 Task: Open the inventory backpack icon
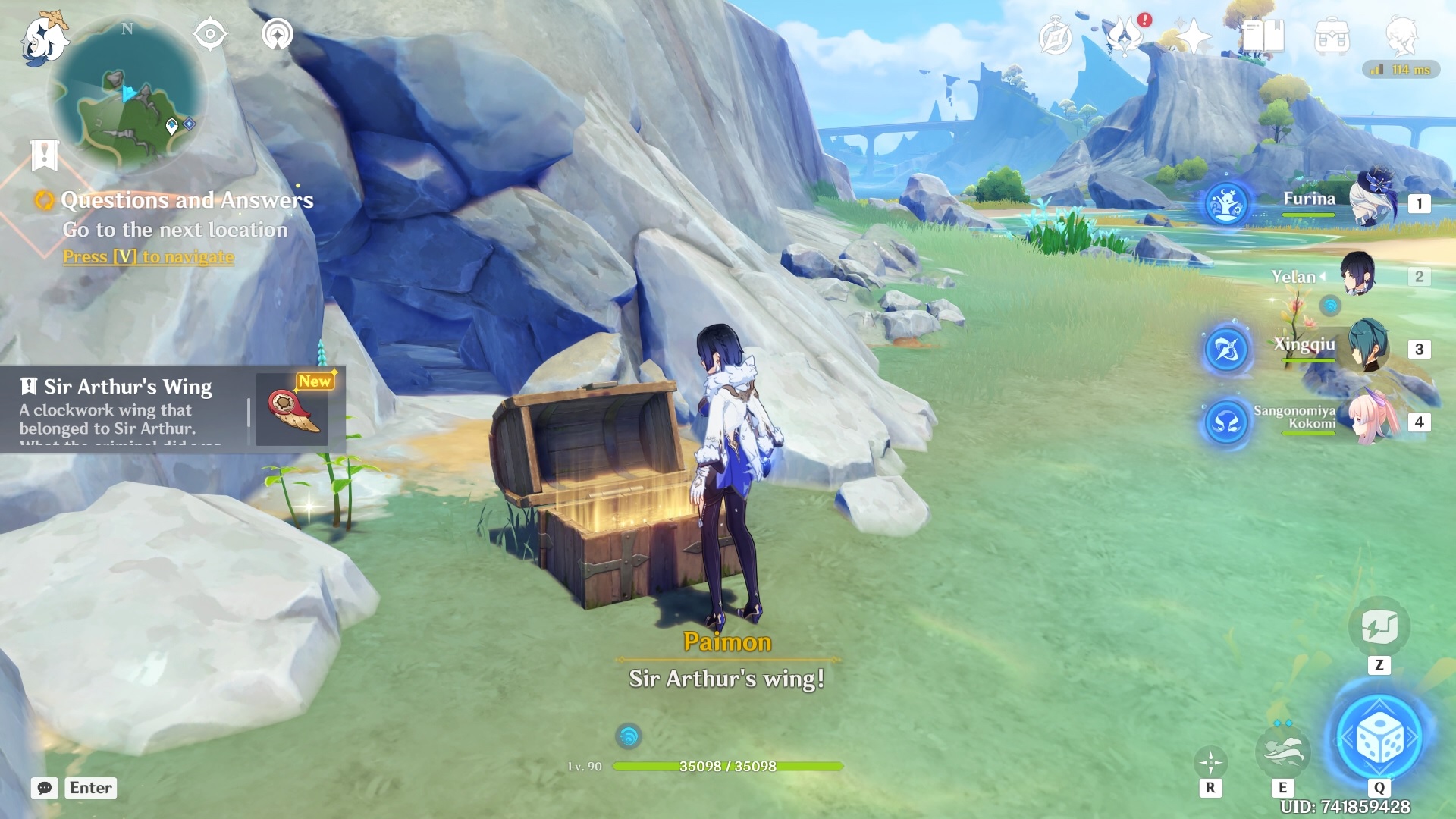click(1332, 37)
